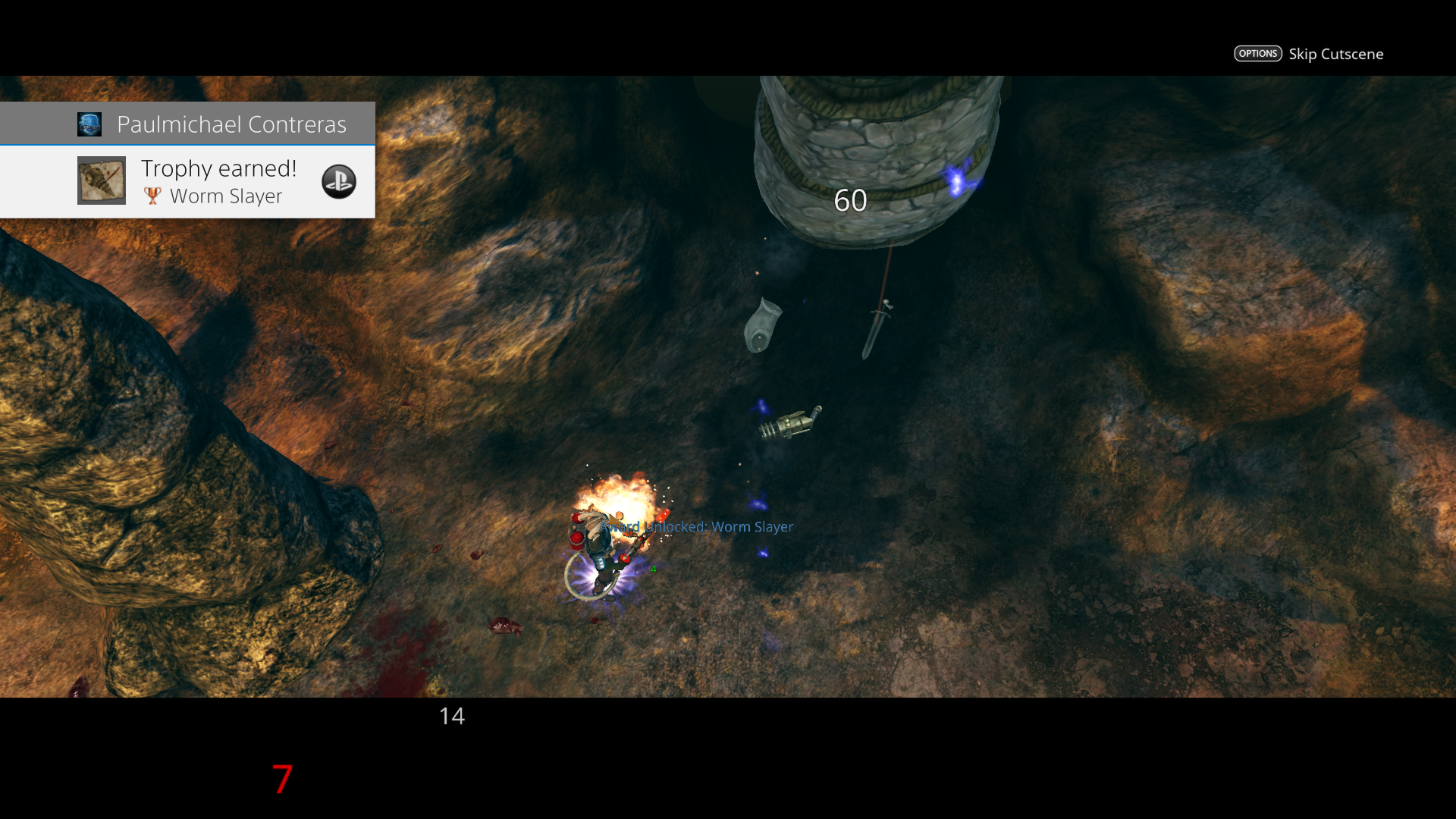Select the bronze trophy icon beside Worm Slayer
1456x819 pixels.
(153, 196)
